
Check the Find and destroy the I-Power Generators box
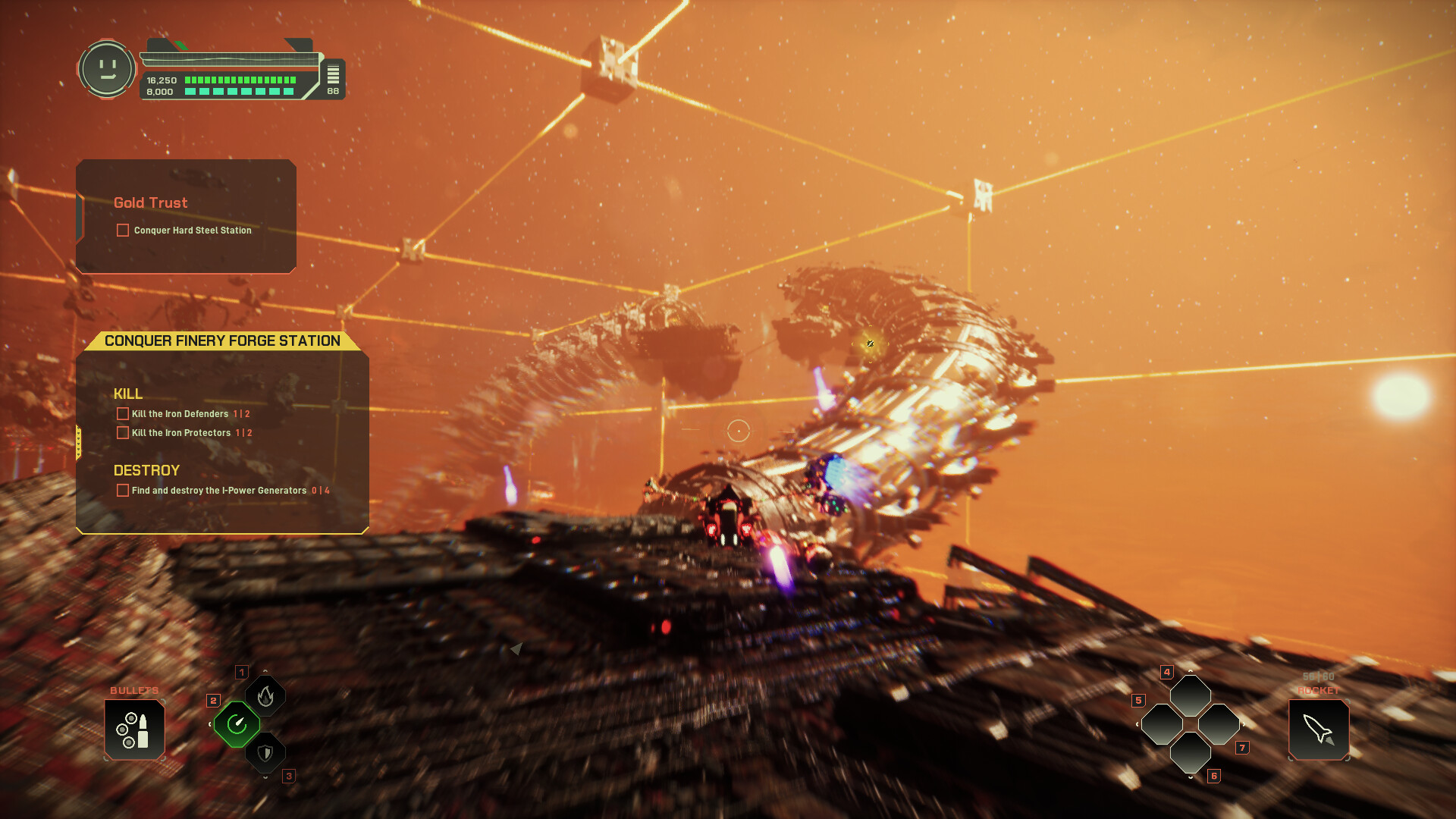tap(122, 491)
